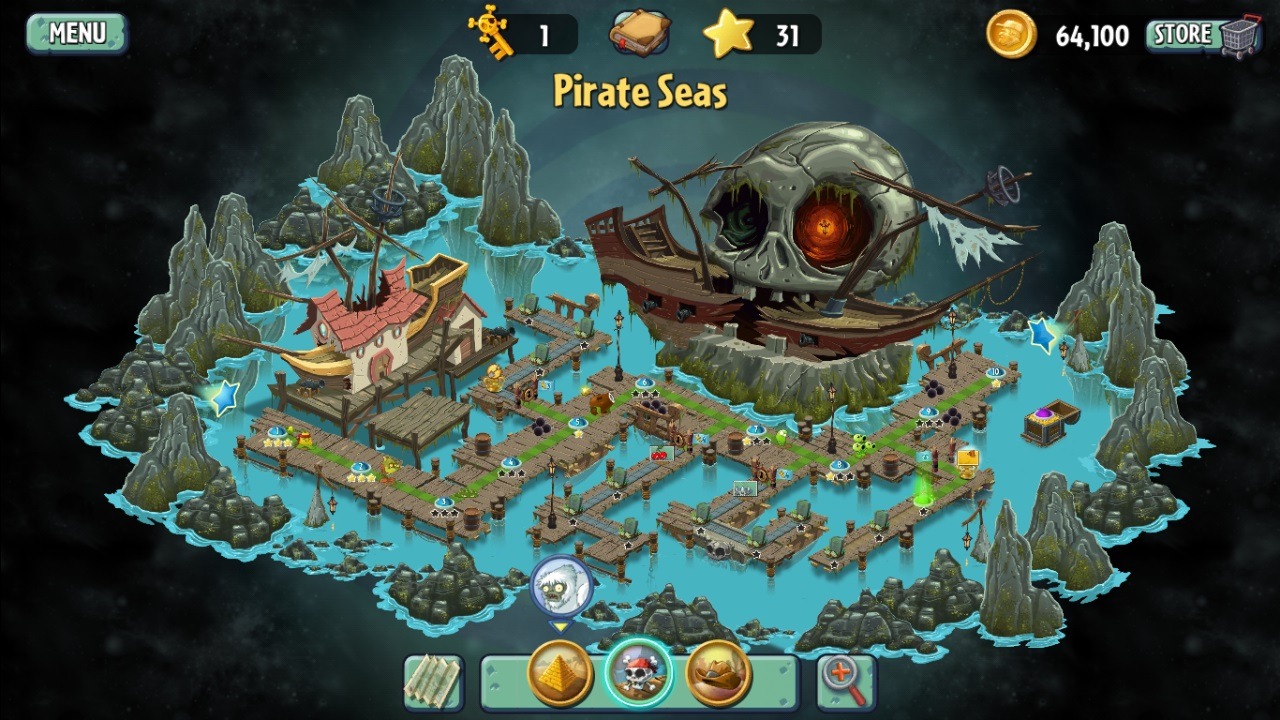Select level 10 node on the map

994,373
